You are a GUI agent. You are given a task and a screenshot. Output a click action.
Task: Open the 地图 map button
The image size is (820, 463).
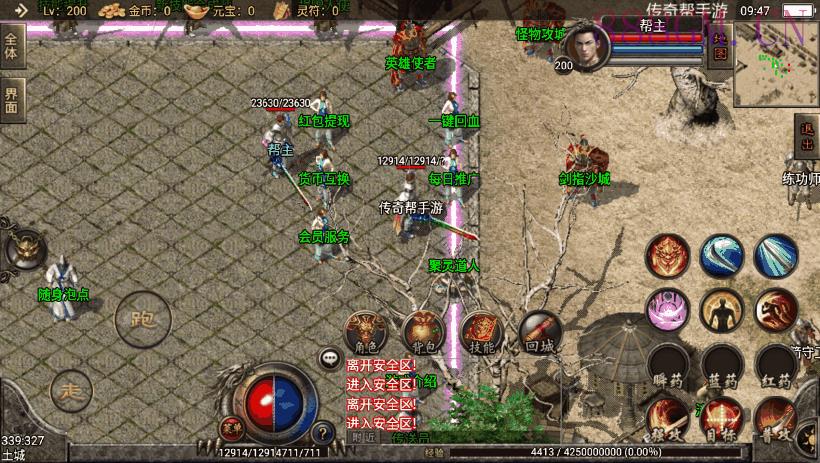(720, 44)
